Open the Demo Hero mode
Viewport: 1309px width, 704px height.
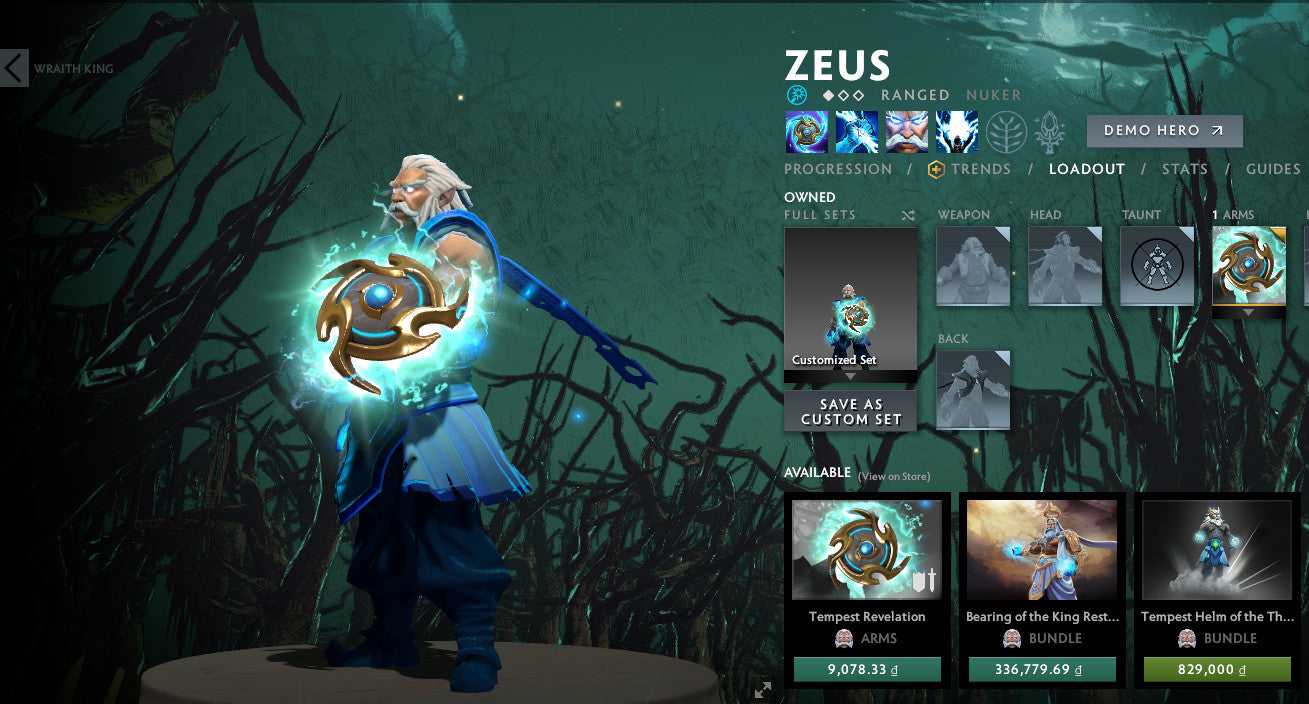[x=1164, y=131]
